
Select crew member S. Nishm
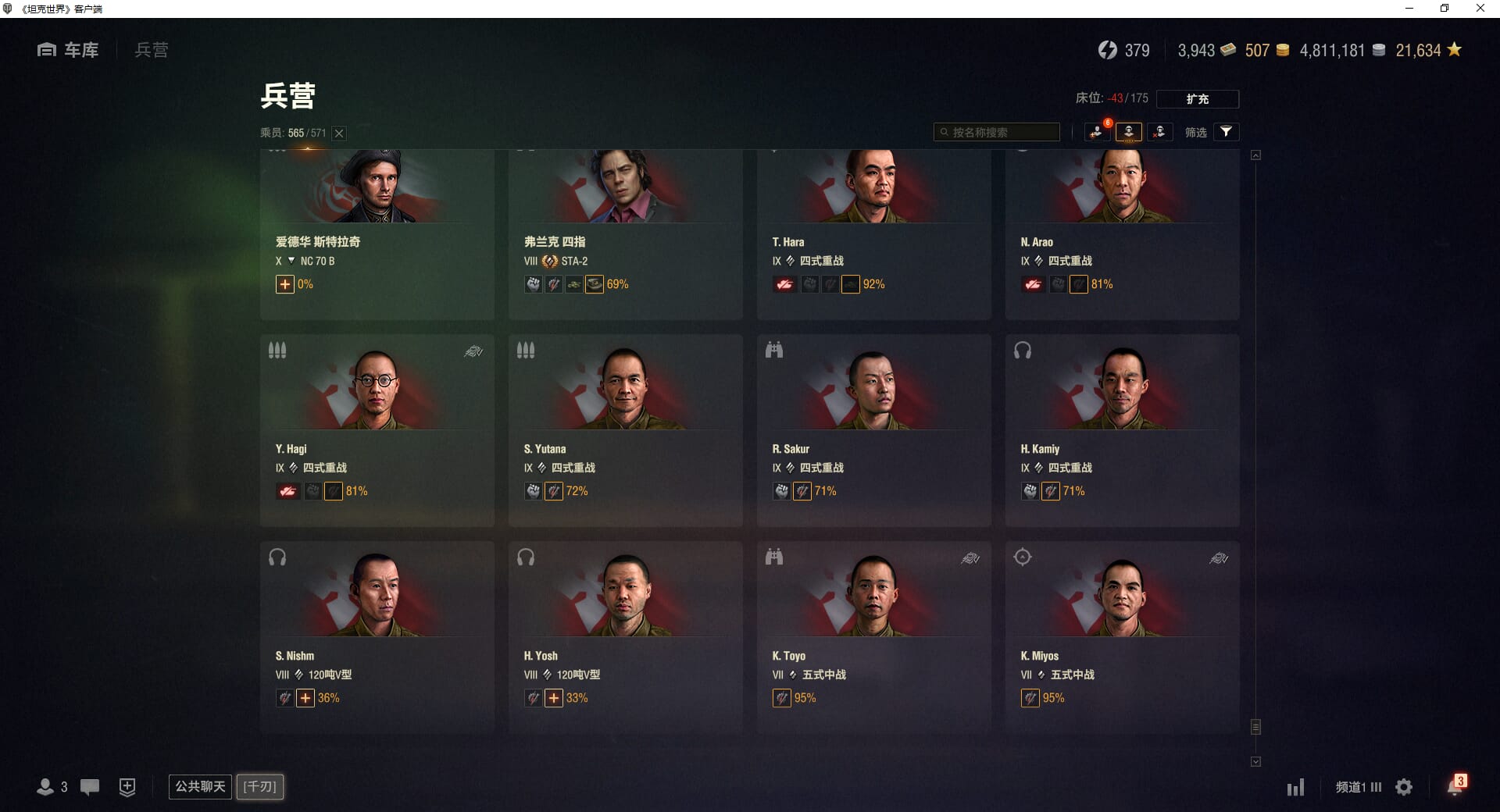[377, 636]
